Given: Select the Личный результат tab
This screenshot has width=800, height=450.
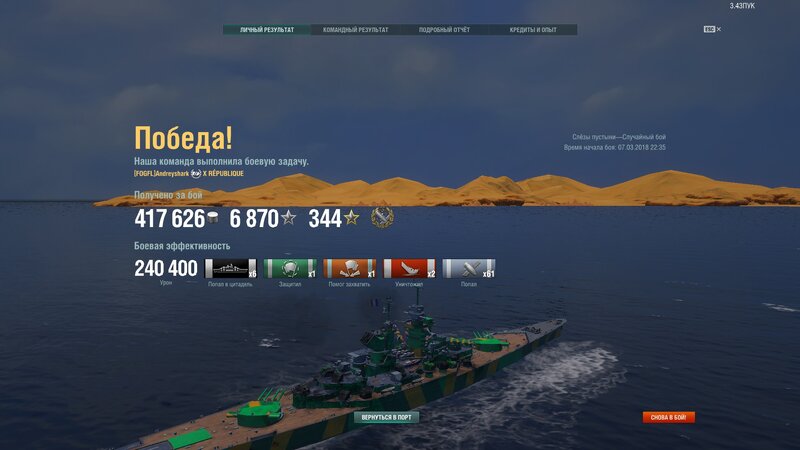Looking at the screenshot, I should click(267, 30).
